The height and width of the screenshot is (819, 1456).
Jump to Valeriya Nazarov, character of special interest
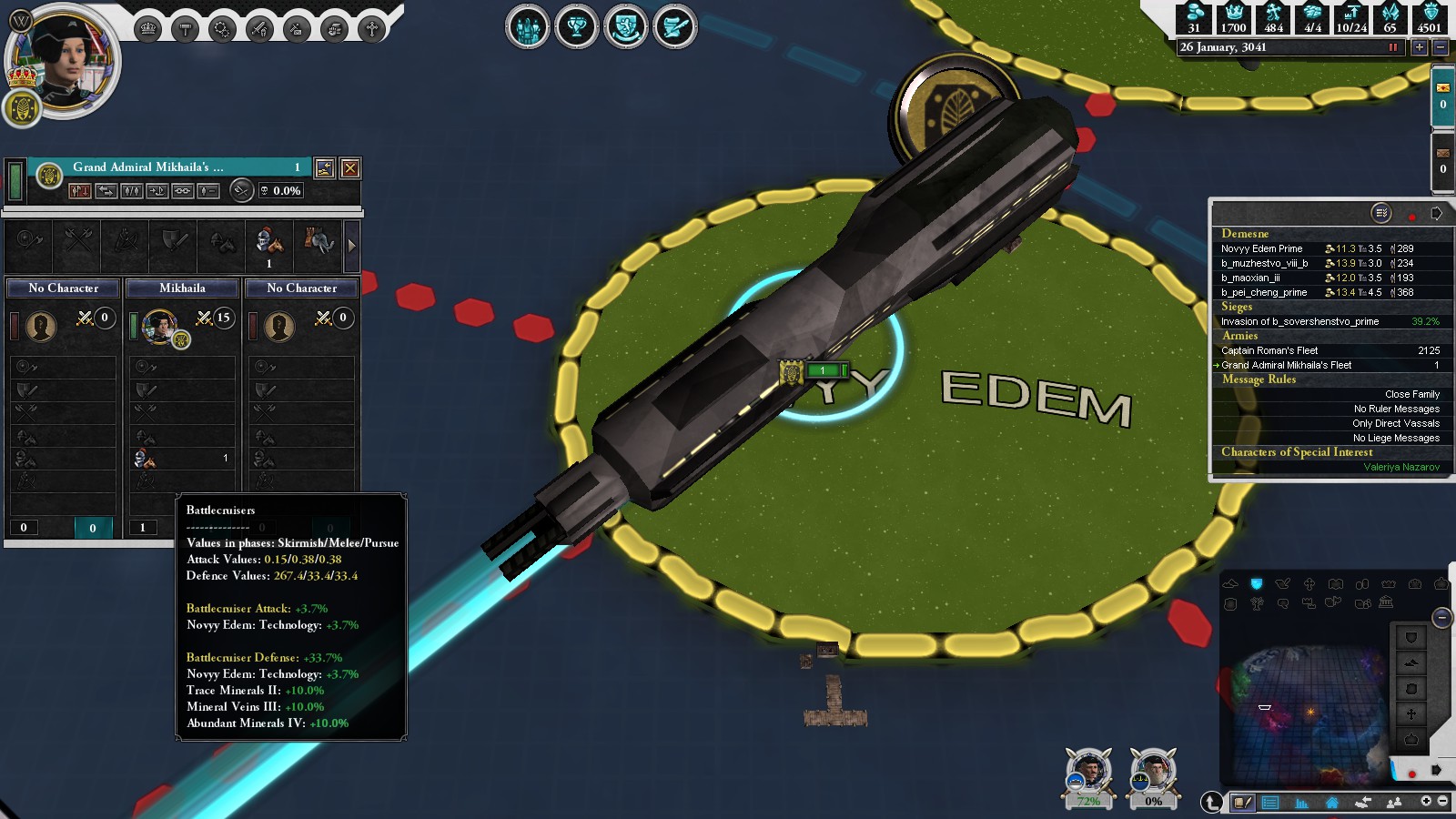coord(1400,467)
